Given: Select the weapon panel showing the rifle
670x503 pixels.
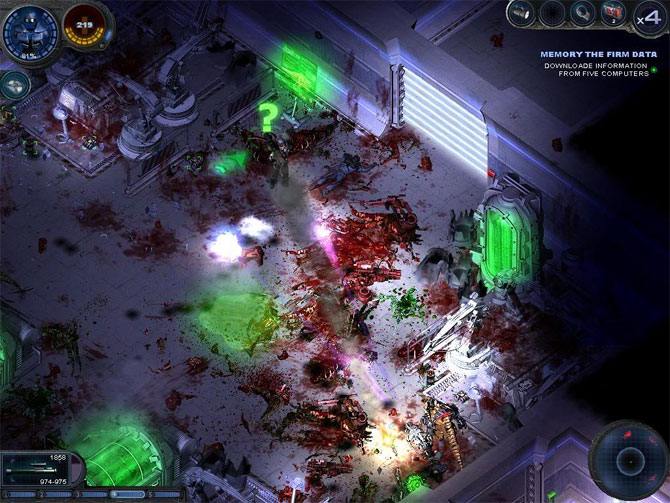Looking at the screenshot, I should click(40, 469).
